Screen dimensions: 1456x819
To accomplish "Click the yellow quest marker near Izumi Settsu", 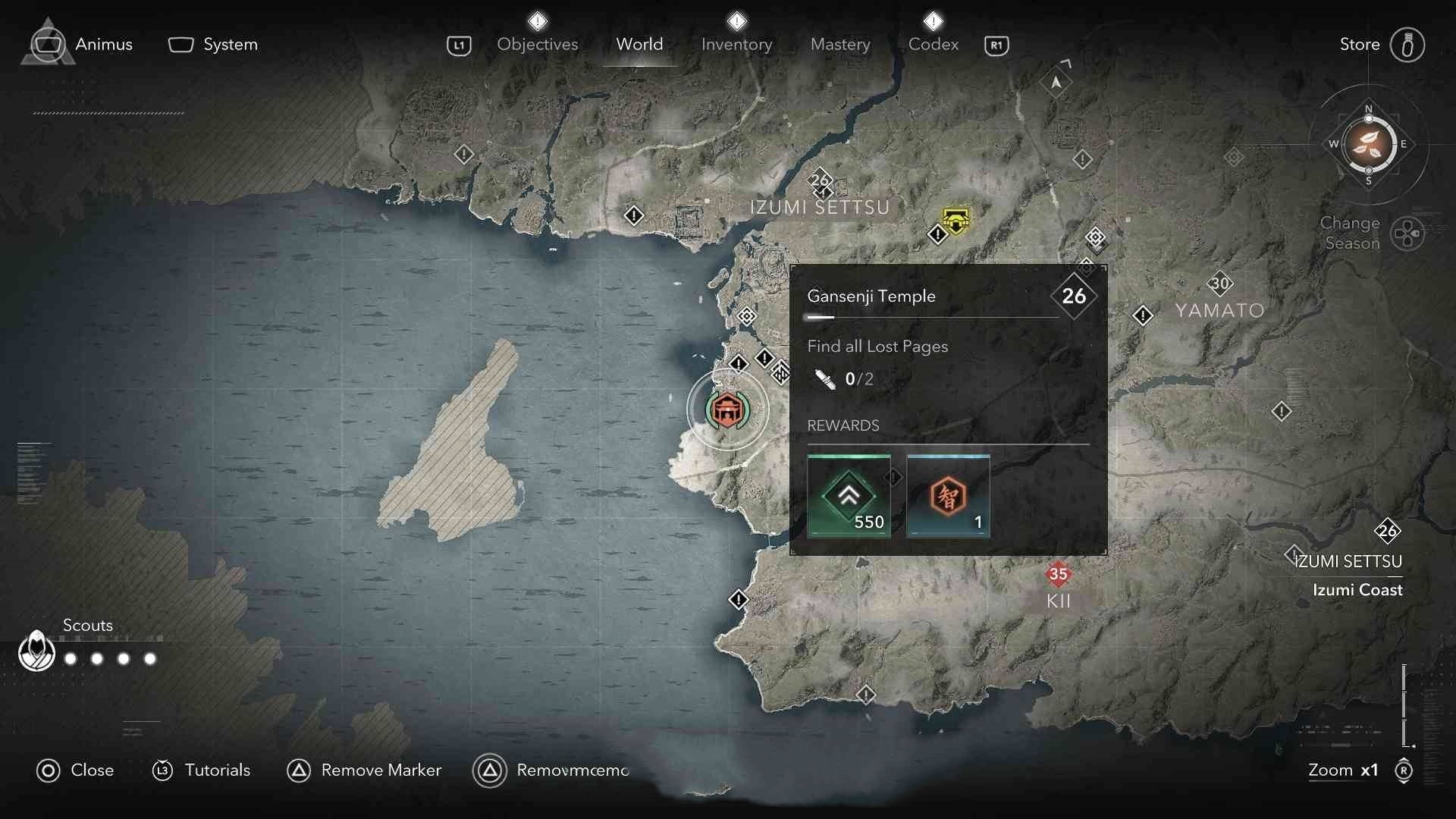I will (x=955, y=219).
